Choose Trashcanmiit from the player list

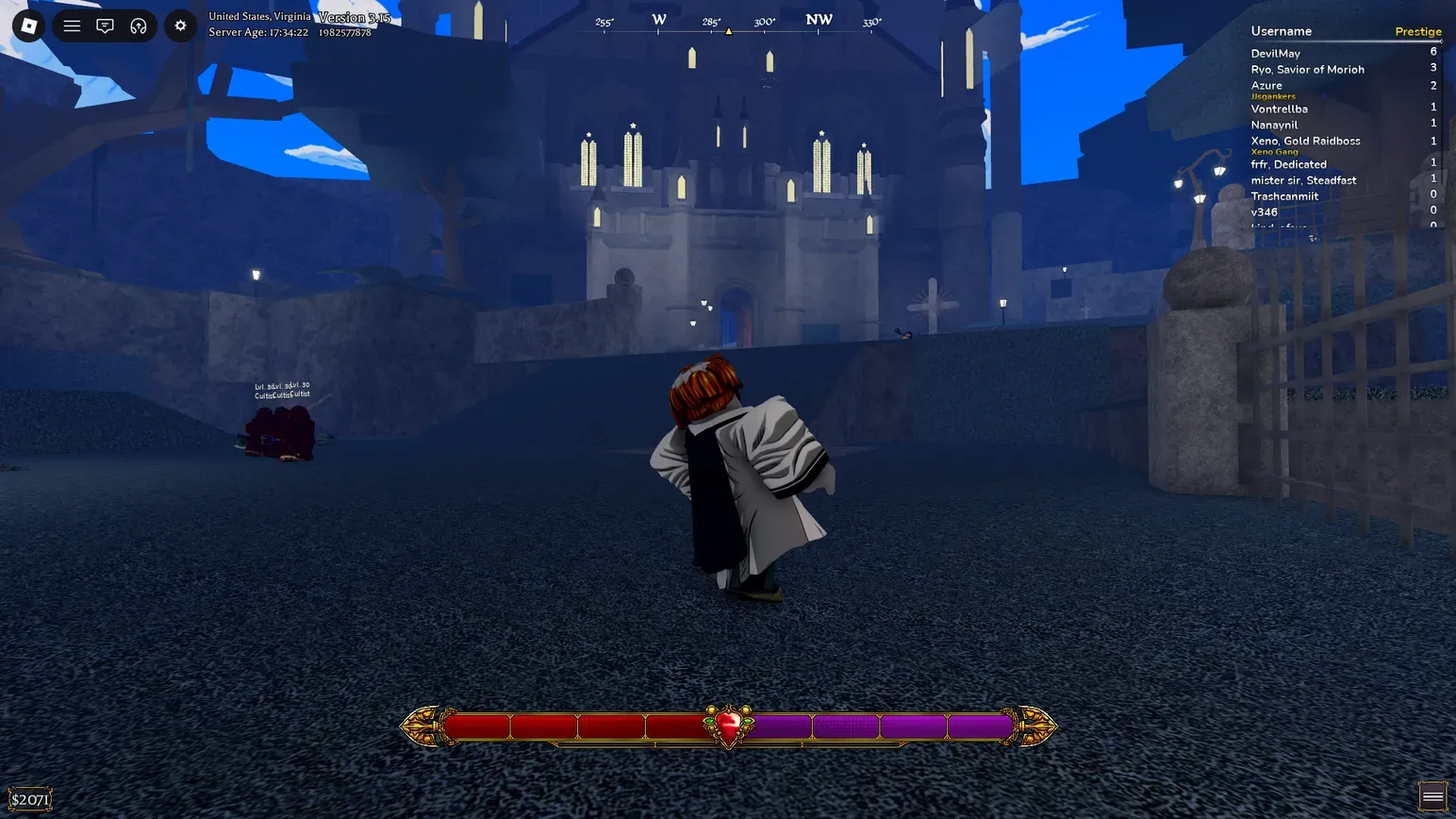tap(1284, 197)
